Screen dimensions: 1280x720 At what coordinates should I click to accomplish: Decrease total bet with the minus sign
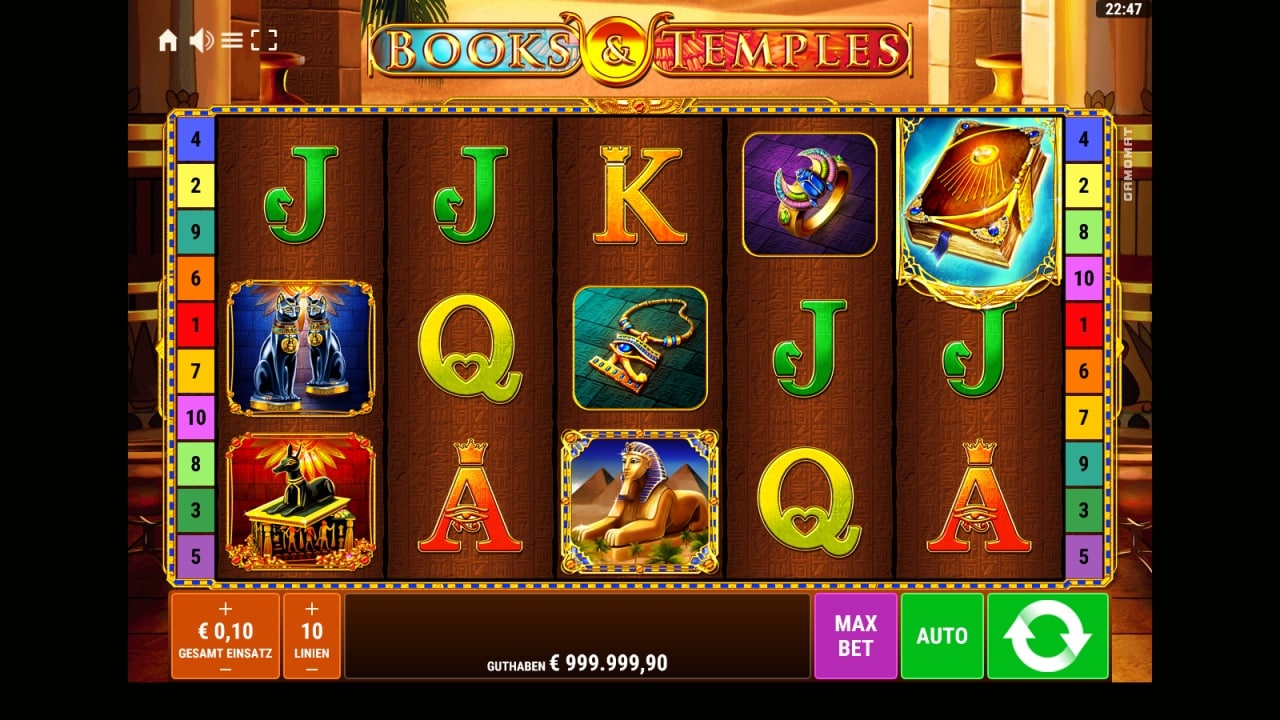[225, 669]
